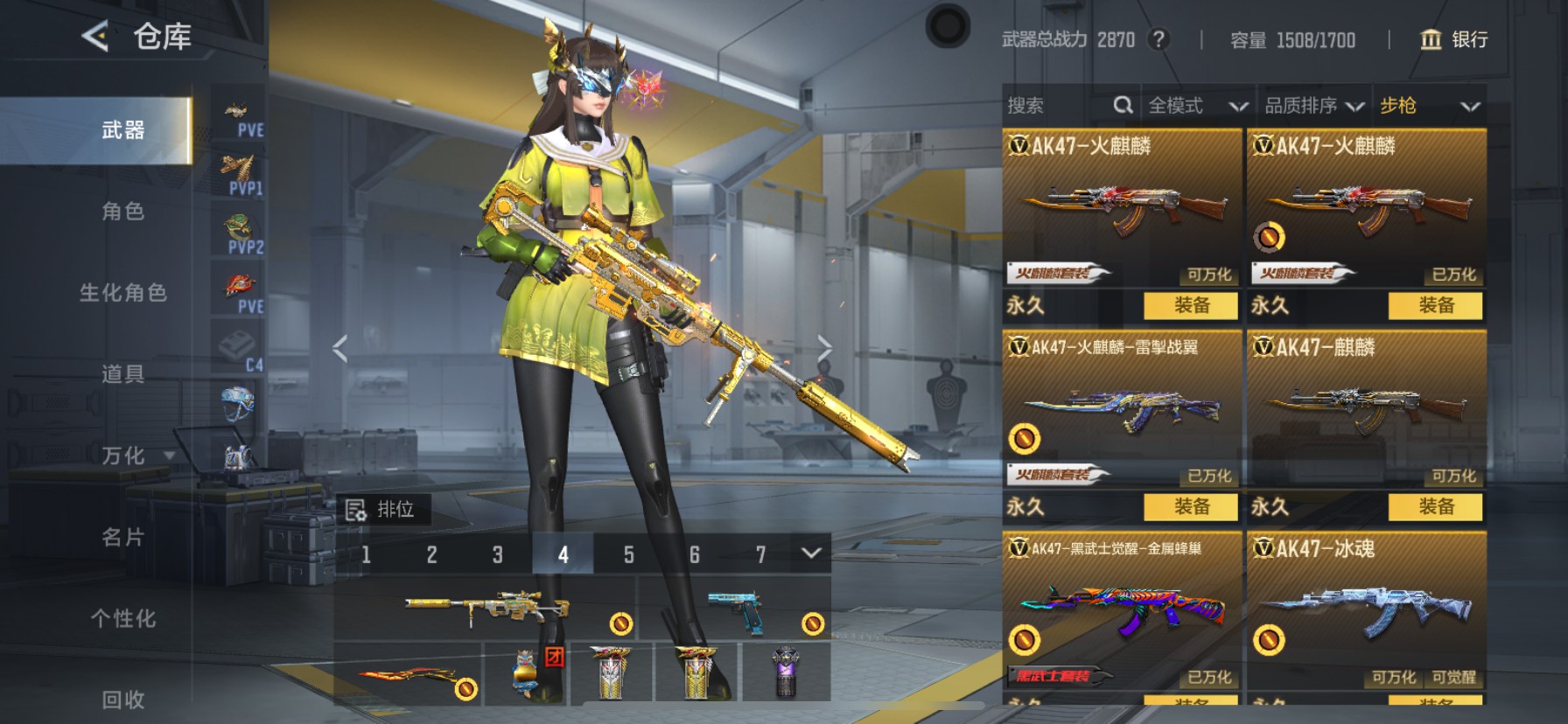Screen dimensions: 1568x724
Task: Open the 角色 category
Action: (122, 211)
